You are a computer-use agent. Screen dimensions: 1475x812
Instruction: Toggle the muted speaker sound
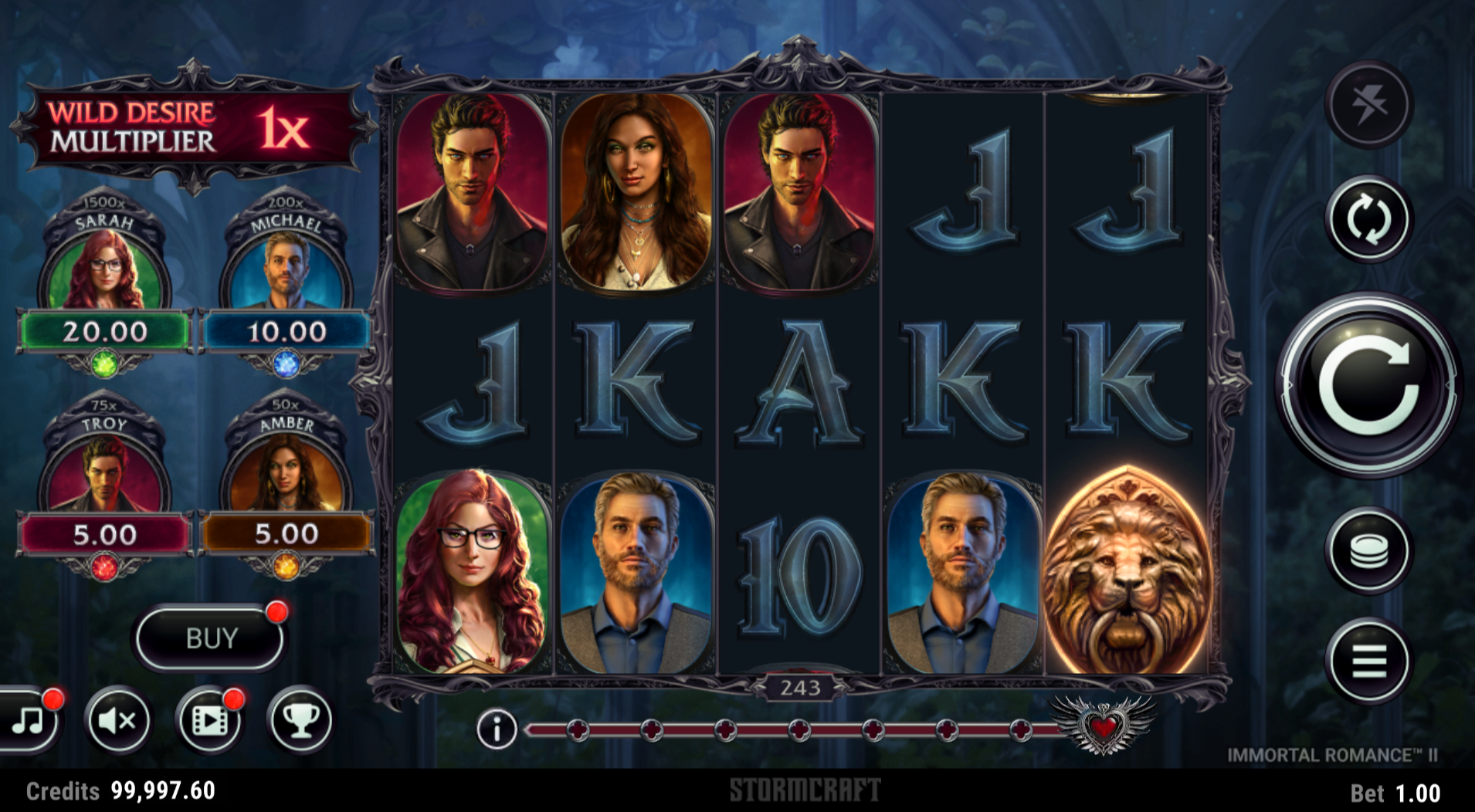pos(117,721)
